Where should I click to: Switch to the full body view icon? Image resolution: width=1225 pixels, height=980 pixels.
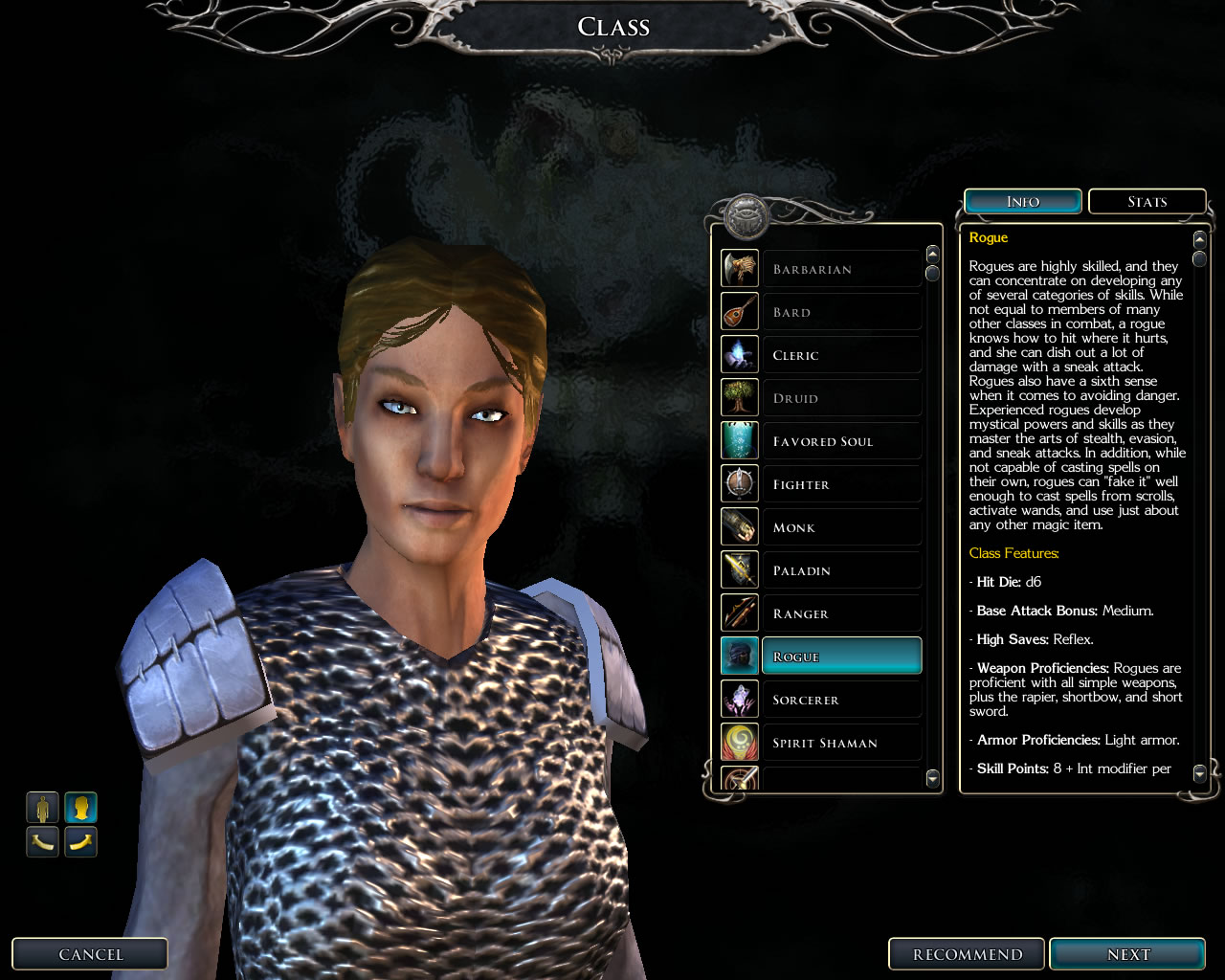tap(42, 808)
